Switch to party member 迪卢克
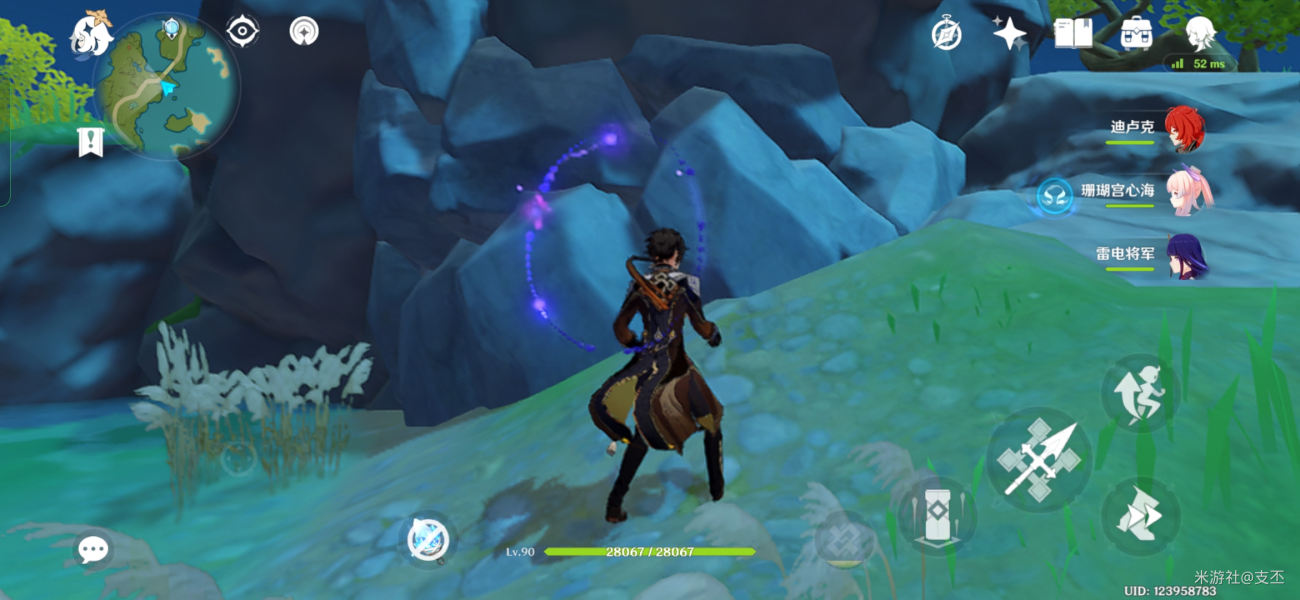Image resolution: width=1300 pixels, height=600 pixels. tap(1184, 129)
